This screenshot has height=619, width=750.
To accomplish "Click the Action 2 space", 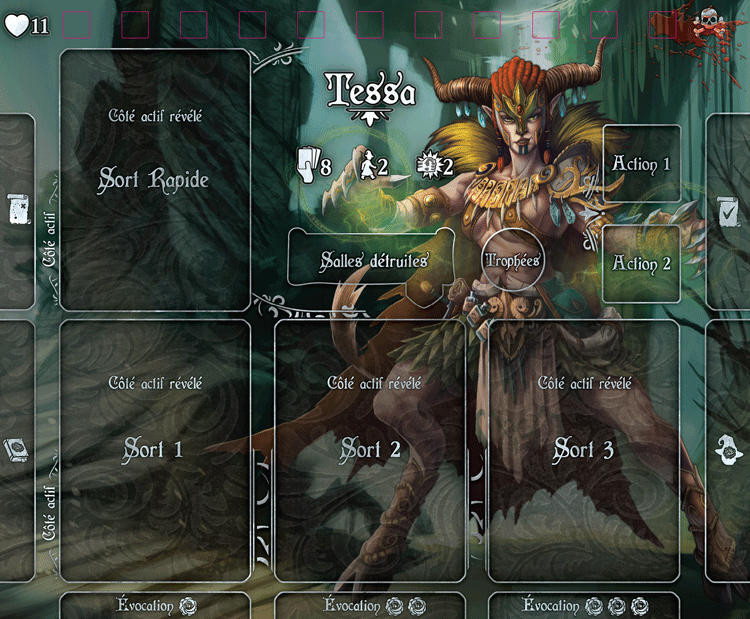I will [642, 264].
